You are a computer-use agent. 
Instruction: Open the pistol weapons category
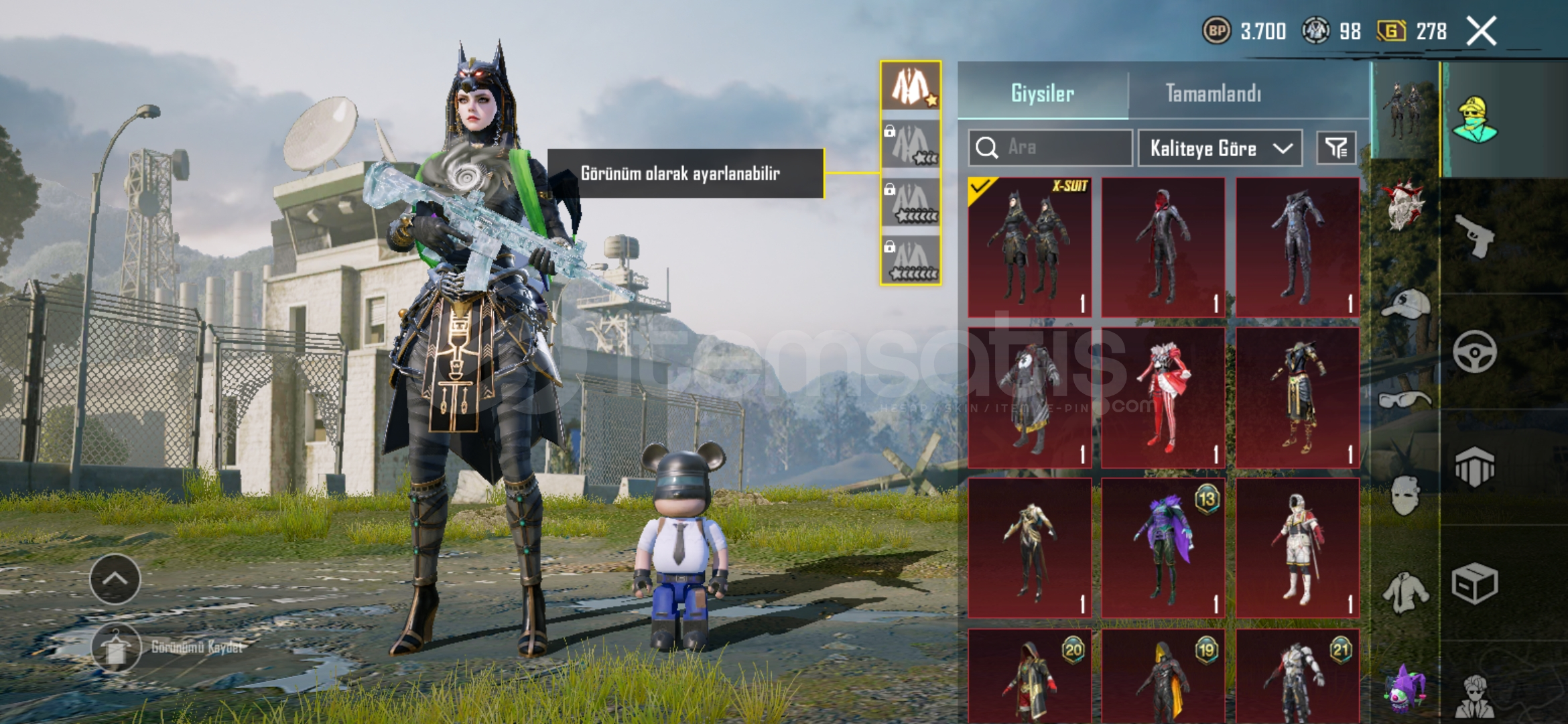click(x=1475, y=236)
